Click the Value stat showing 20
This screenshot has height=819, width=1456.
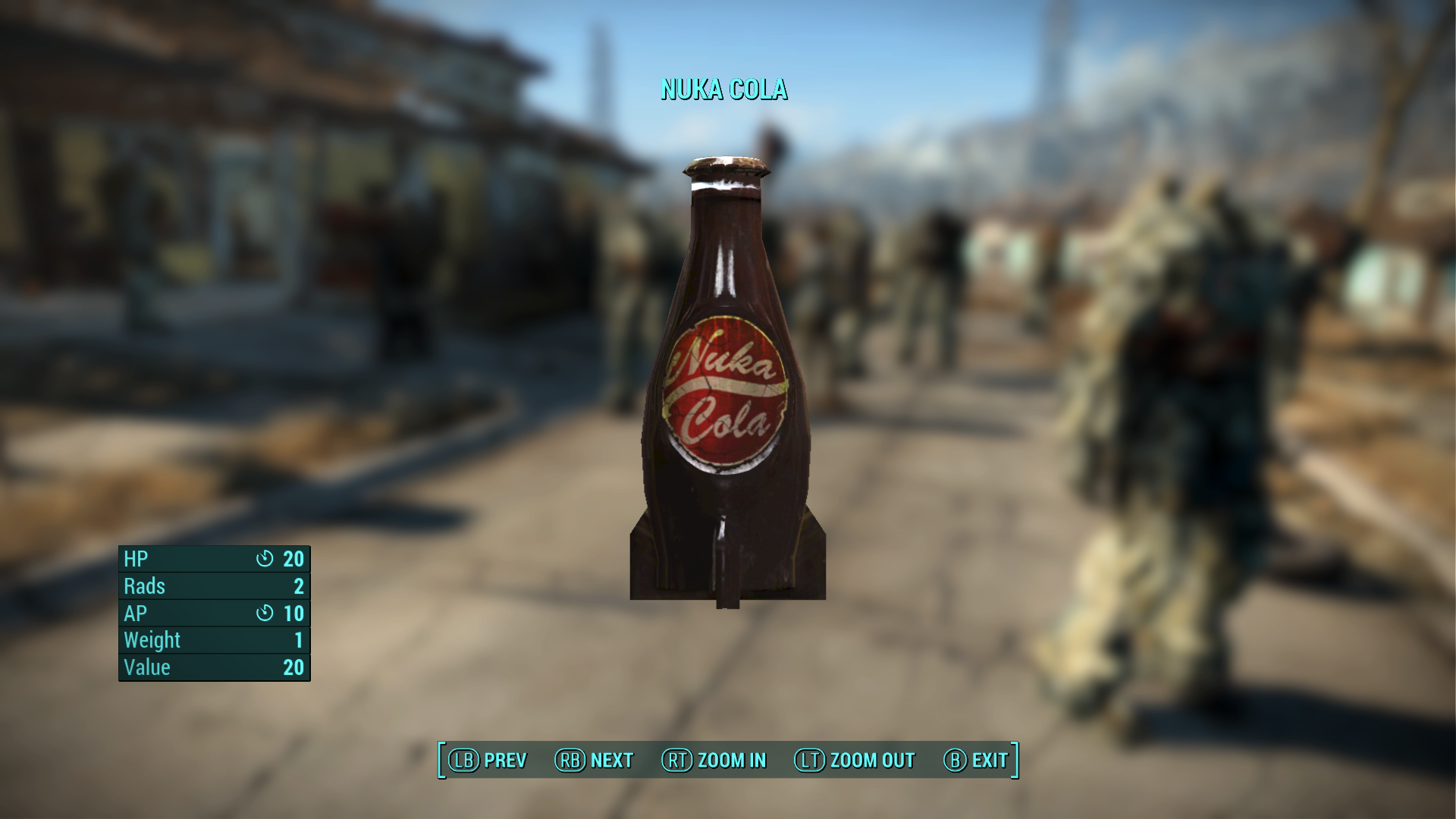(x=295, y=667)
